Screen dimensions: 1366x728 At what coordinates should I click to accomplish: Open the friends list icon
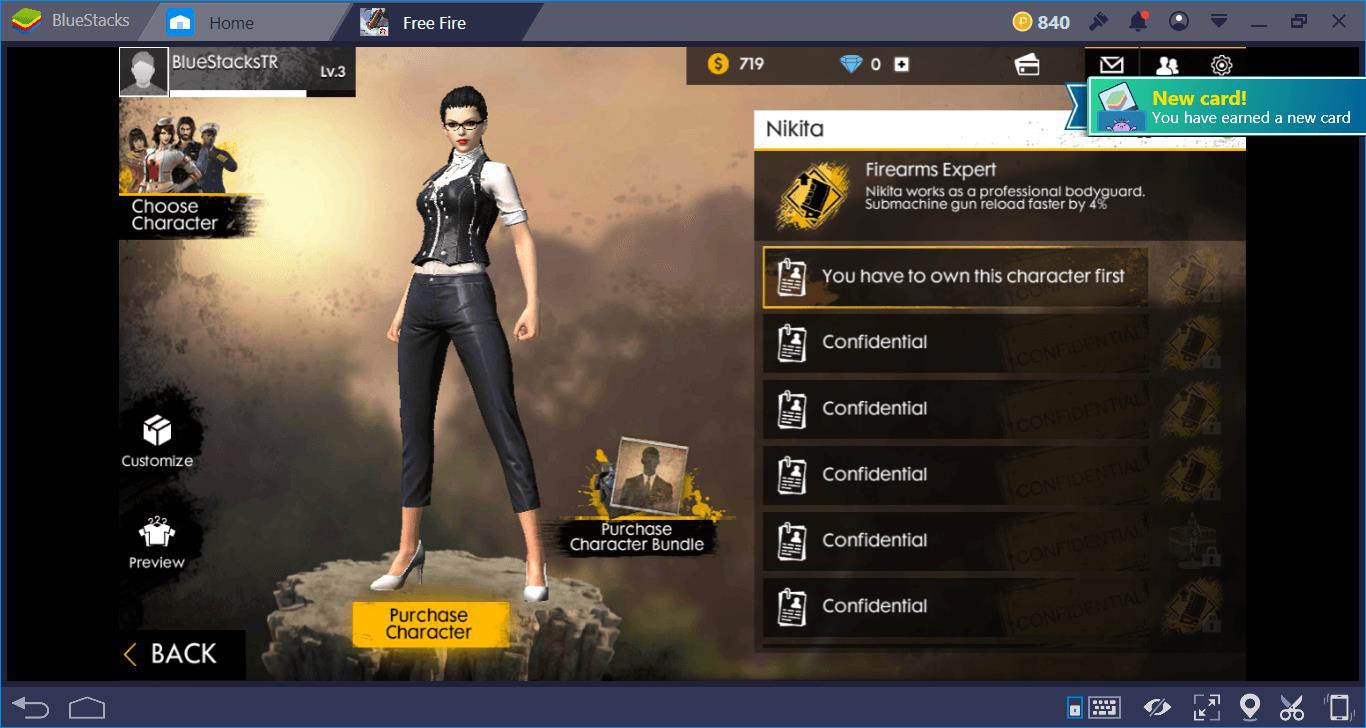[x=1166, y=65]
